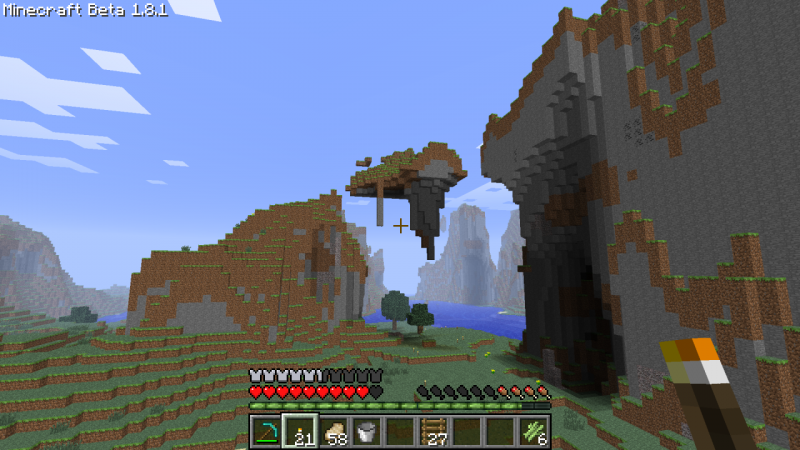Select the sugar cane stack of 6

534,432
